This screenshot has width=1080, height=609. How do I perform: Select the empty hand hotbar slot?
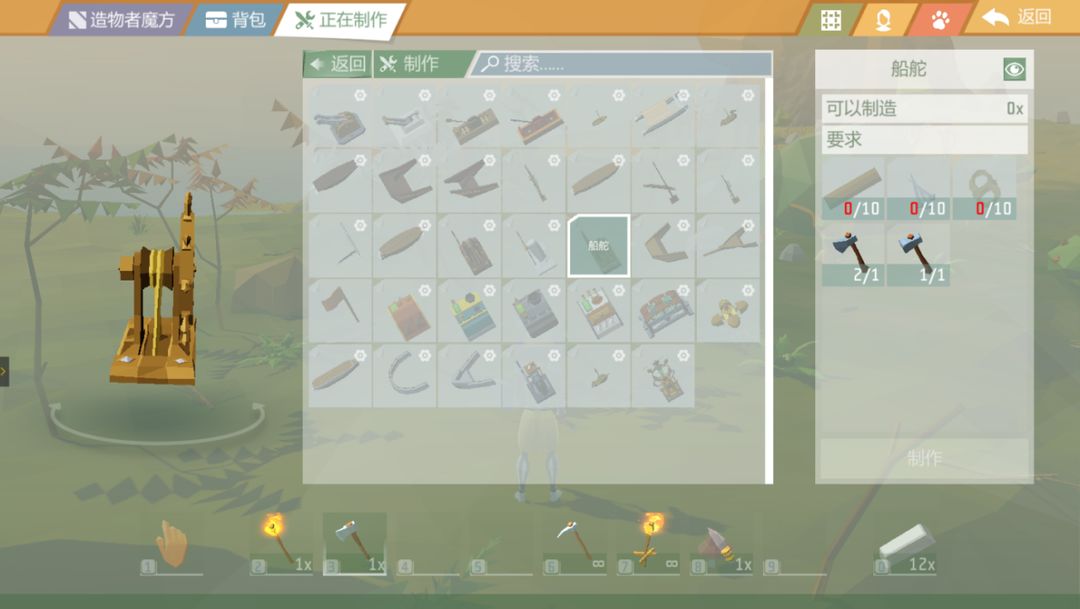(172, 545)
